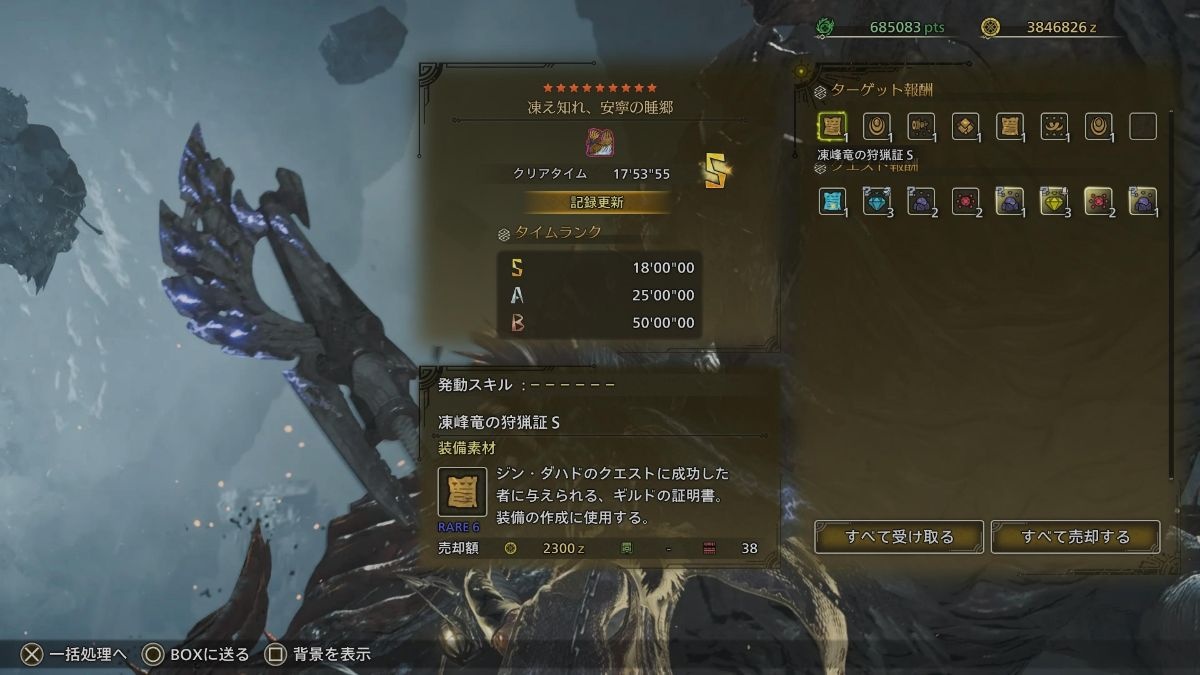The width and height of the screenshot is (1200, 675).
Task: Select the yellow diamond gem reward
Action: click(1053, 202)
